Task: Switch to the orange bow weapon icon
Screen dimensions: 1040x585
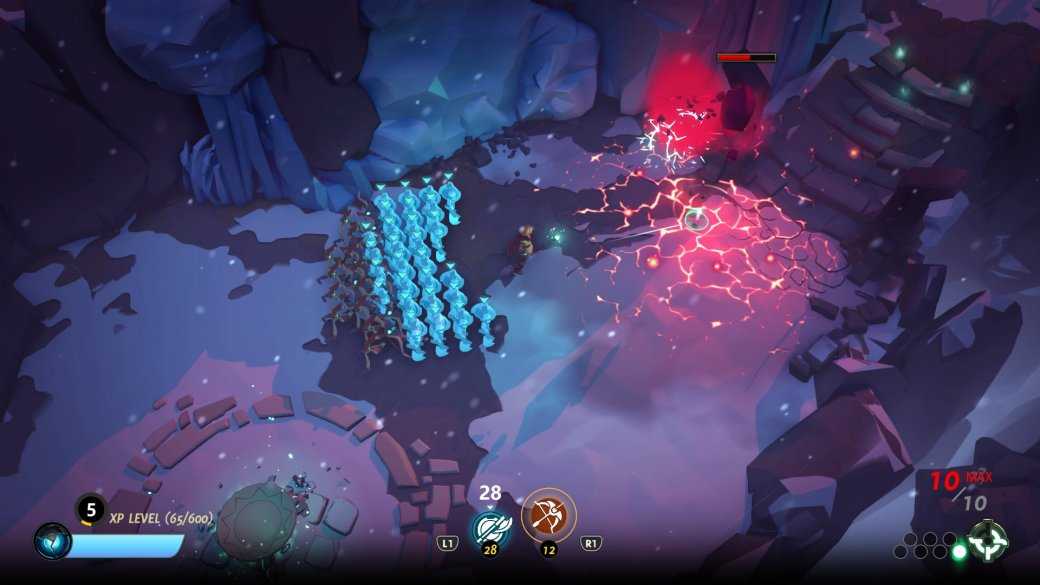Action: 548,515
